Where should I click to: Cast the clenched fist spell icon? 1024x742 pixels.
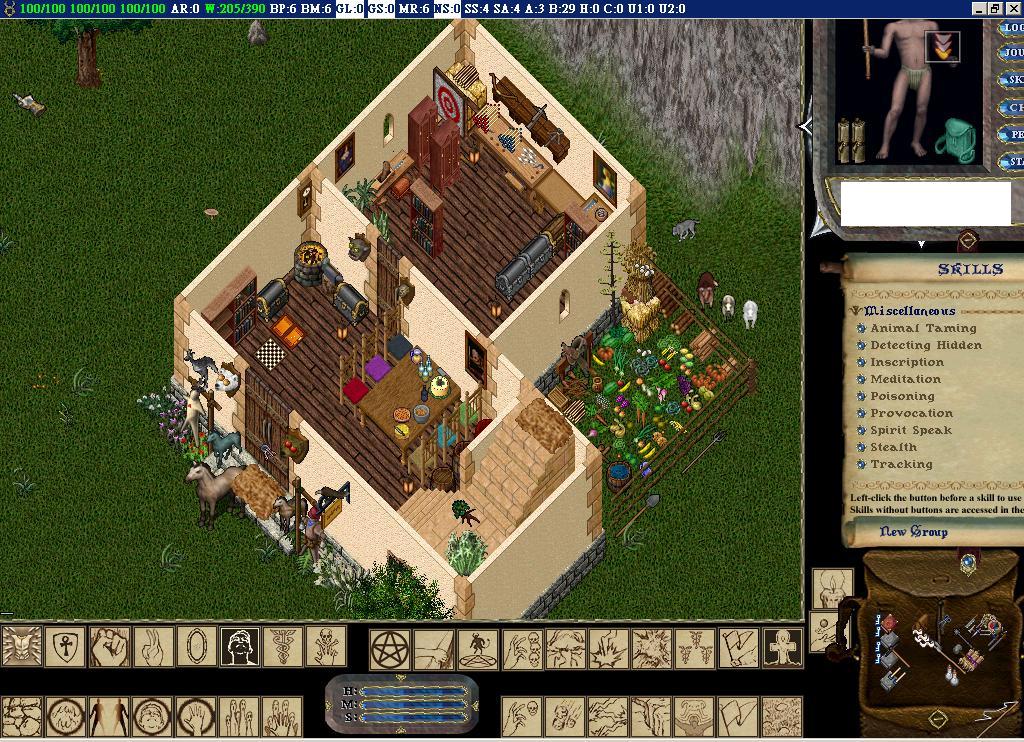tap(109, 646)
